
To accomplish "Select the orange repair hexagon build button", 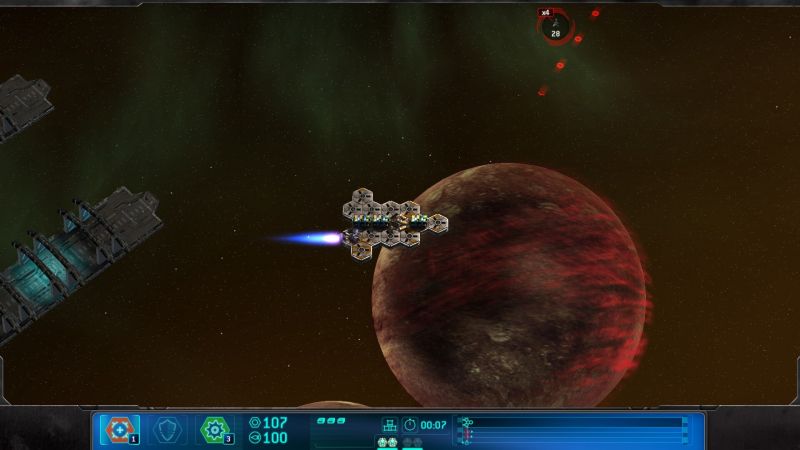I will pyautogui.click(x=119, y=429).
